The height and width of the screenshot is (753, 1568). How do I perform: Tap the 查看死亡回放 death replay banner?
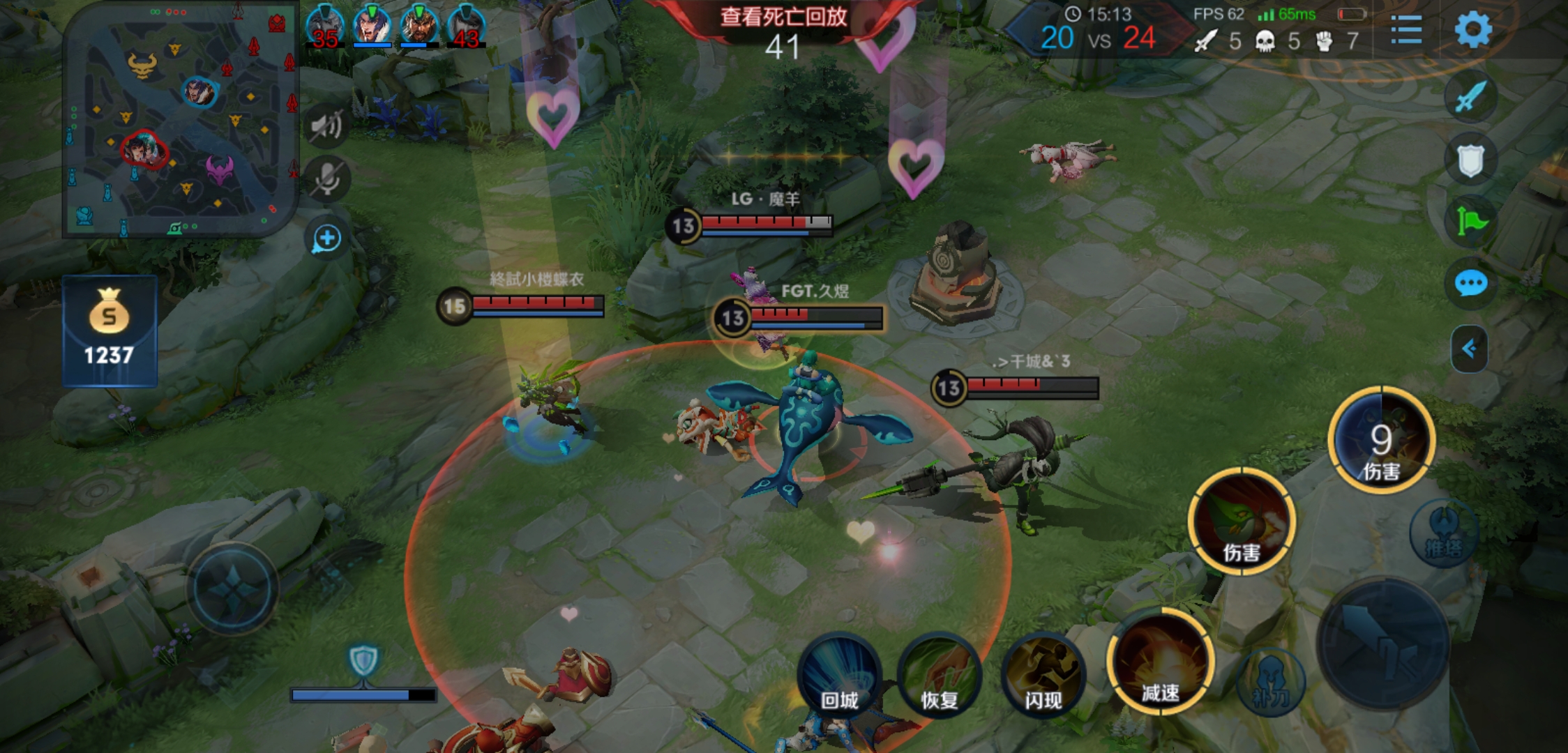tap(783, 16)
